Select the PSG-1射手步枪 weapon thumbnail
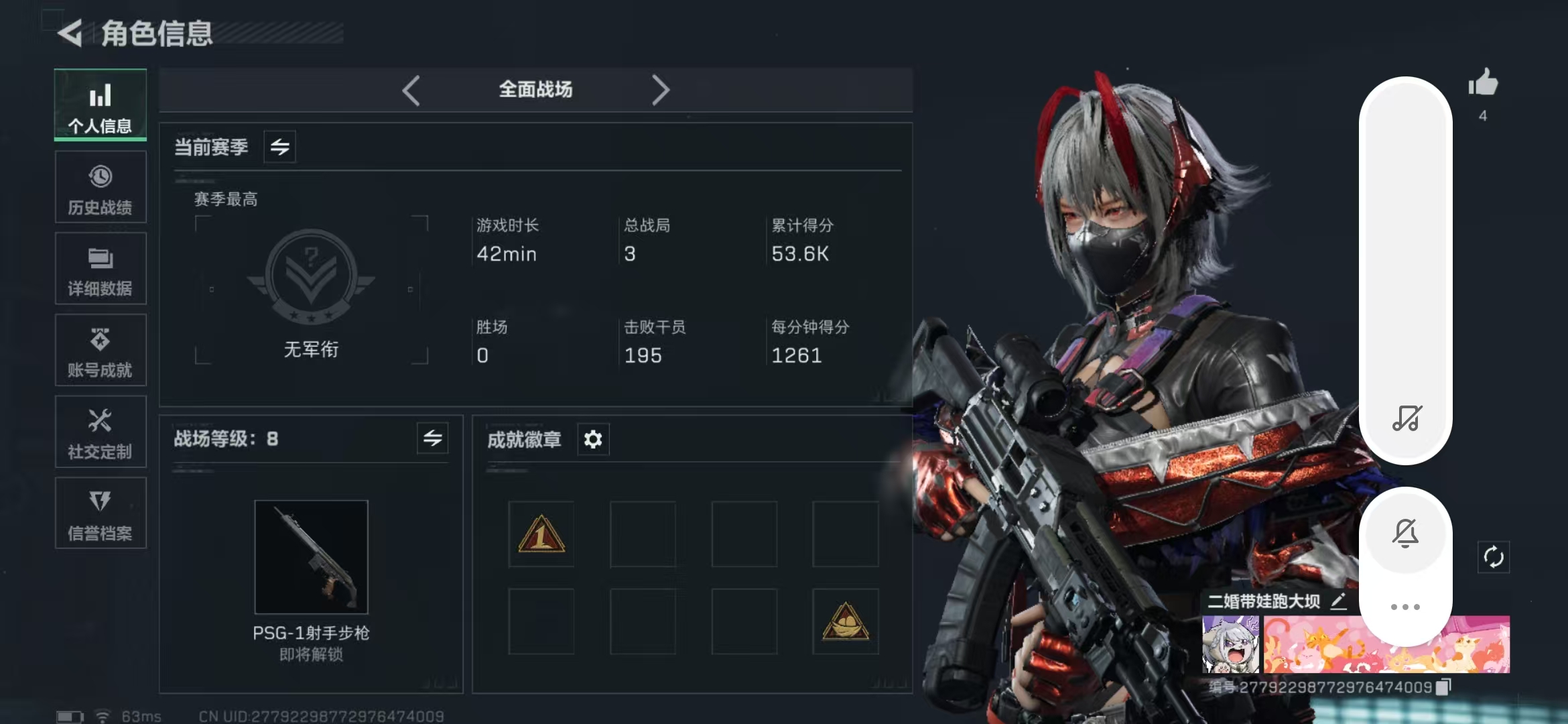Screen dimensions: 1568x724 [x=312, y=557]
